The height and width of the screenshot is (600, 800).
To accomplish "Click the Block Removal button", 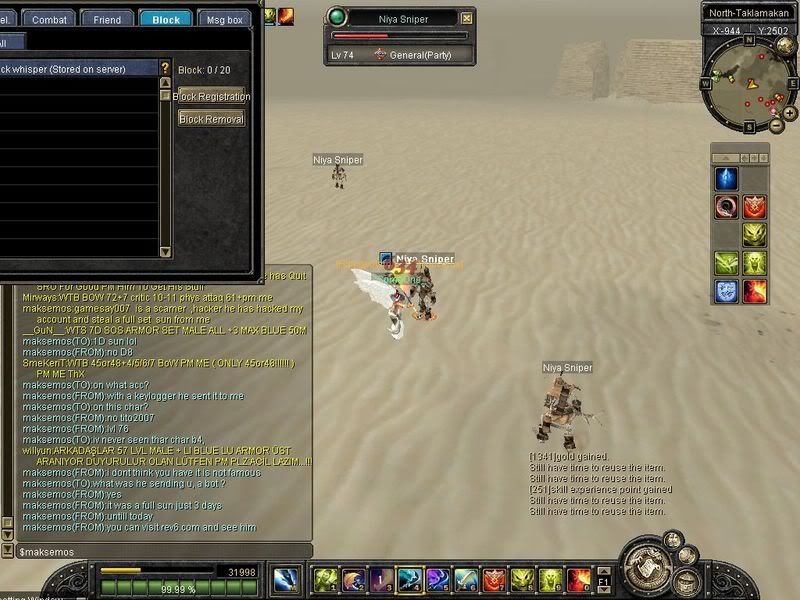I will [211, 119].
